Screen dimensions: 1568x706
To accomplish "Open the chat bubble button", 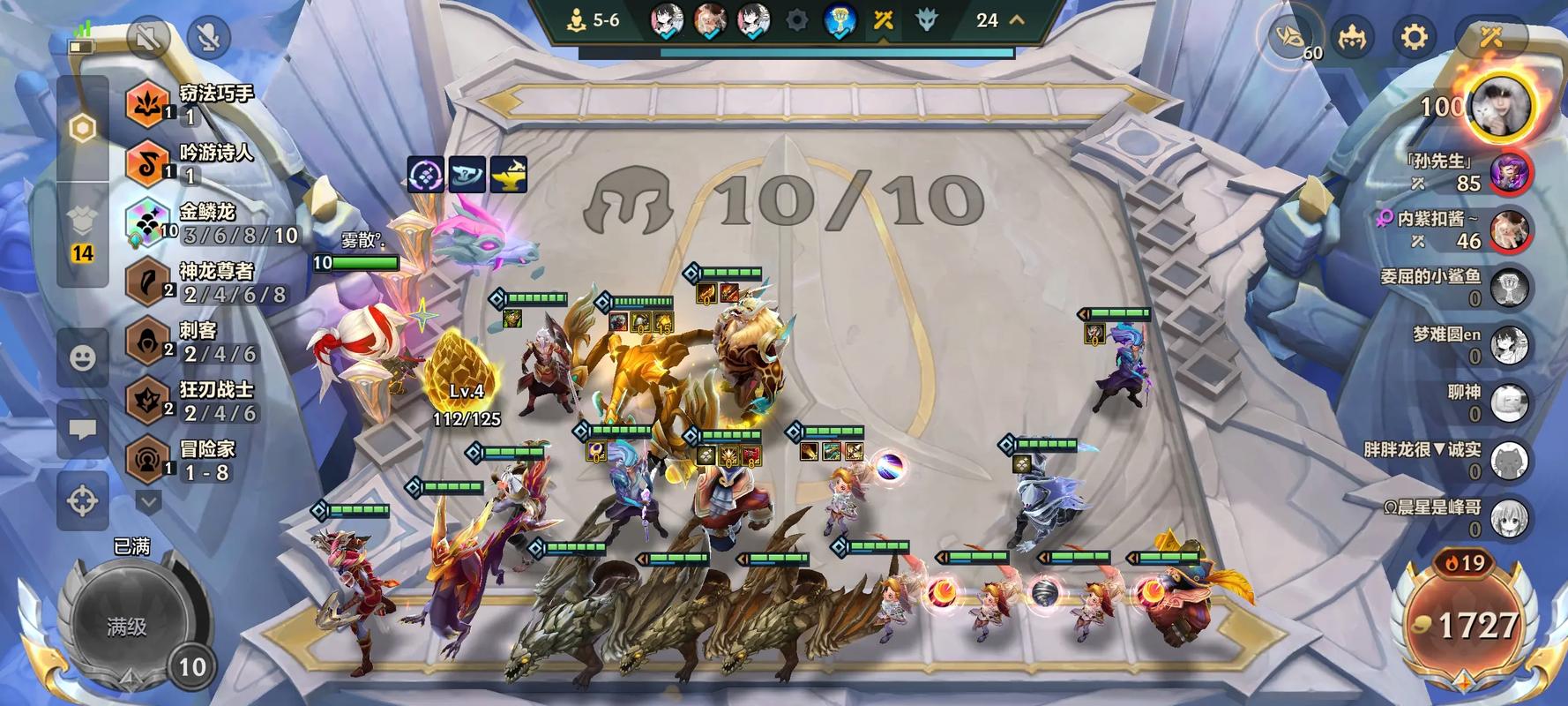I will tap(83, 430).
